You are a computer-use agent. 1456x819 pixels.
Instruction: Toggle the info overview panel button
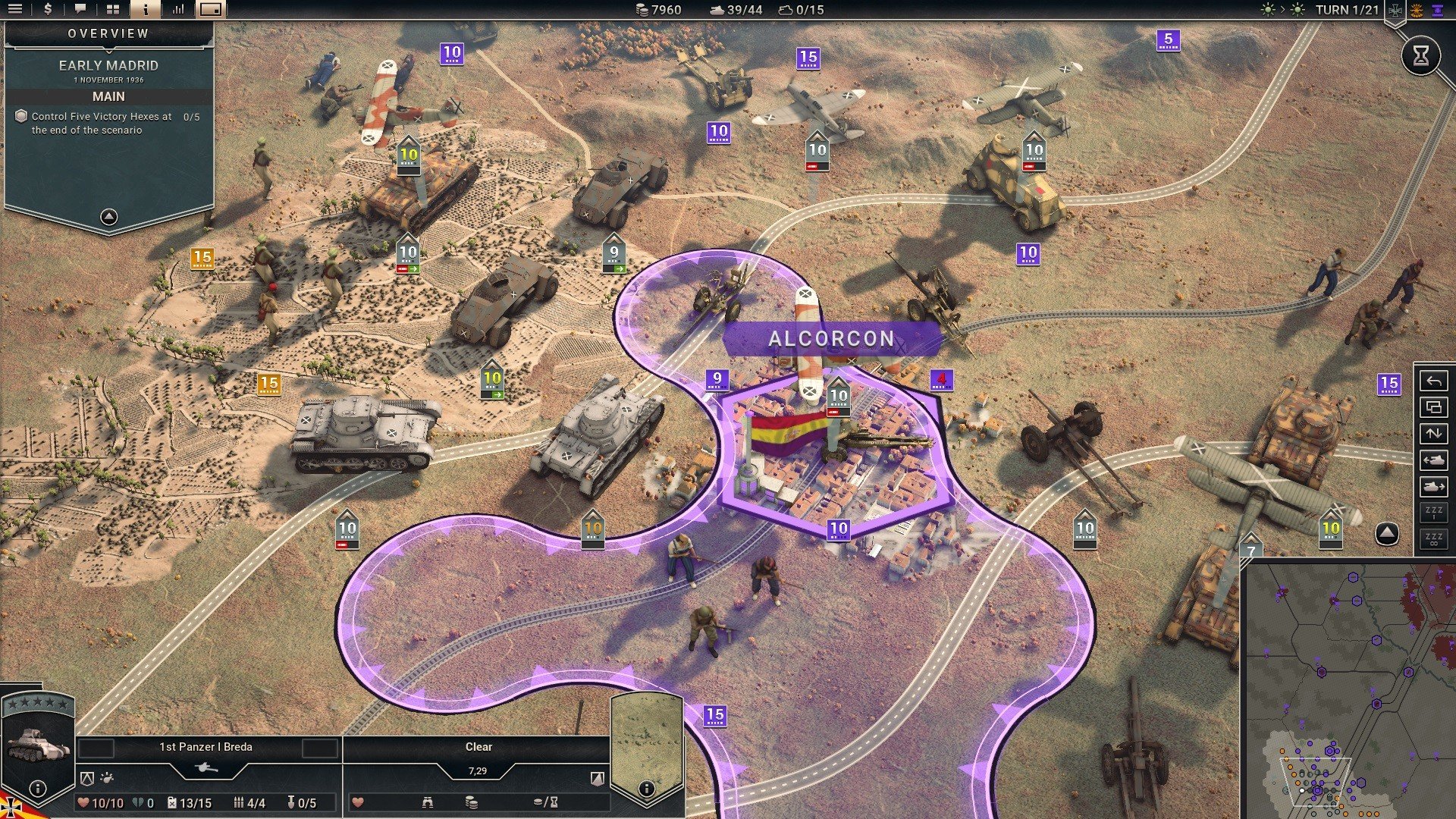point(145,9)
